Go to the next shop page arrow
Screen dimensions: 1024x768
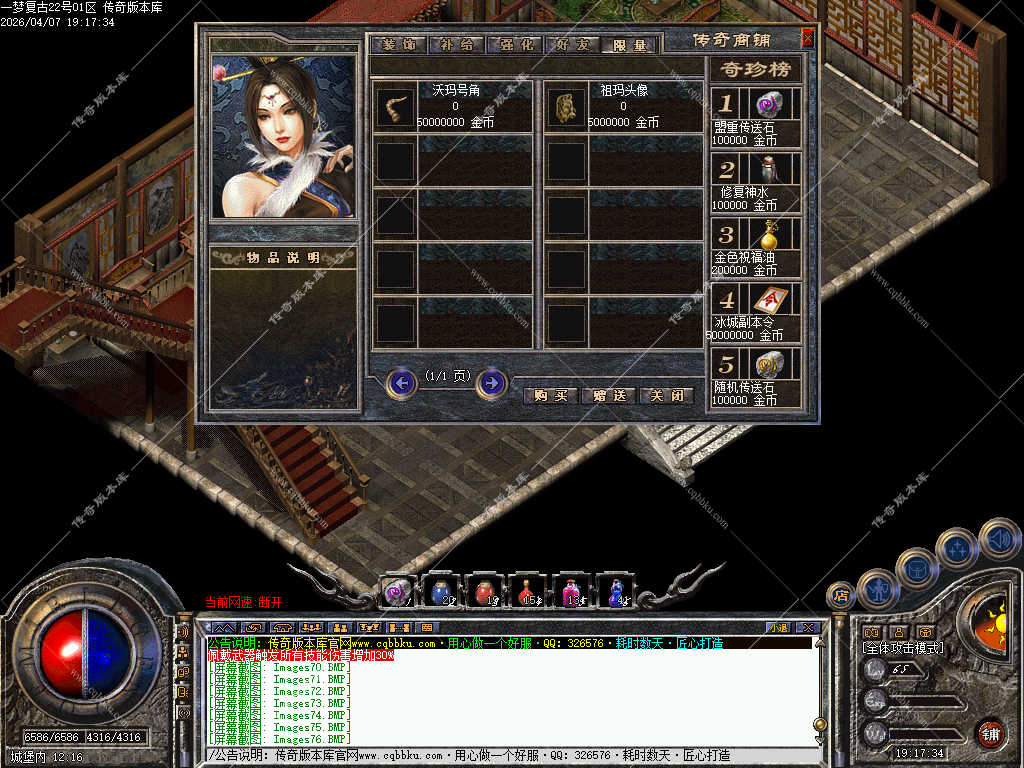(491, 382)
